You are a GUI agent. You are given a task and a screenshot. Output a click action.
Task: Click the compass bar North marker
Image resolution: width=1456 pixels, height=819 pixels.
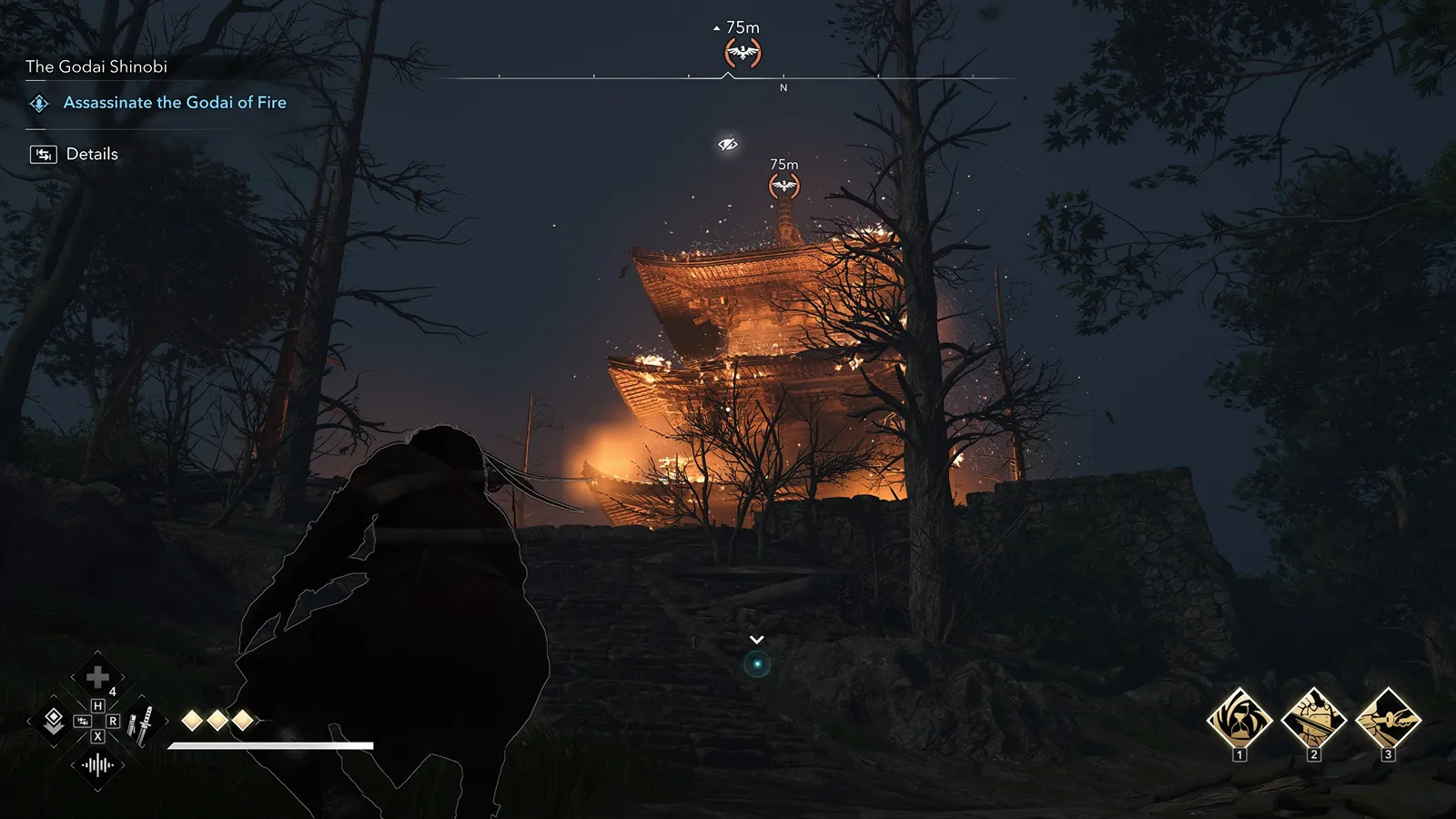pos(784,87)
